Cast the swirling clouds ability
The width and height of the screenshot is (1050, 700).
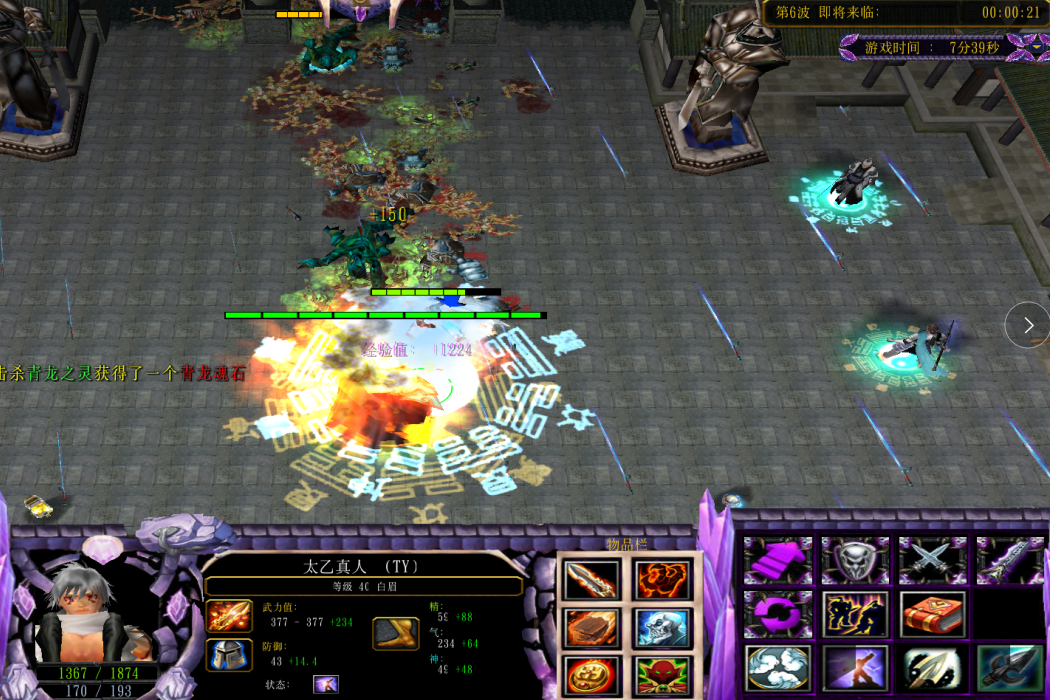click(x=777, y=668)
